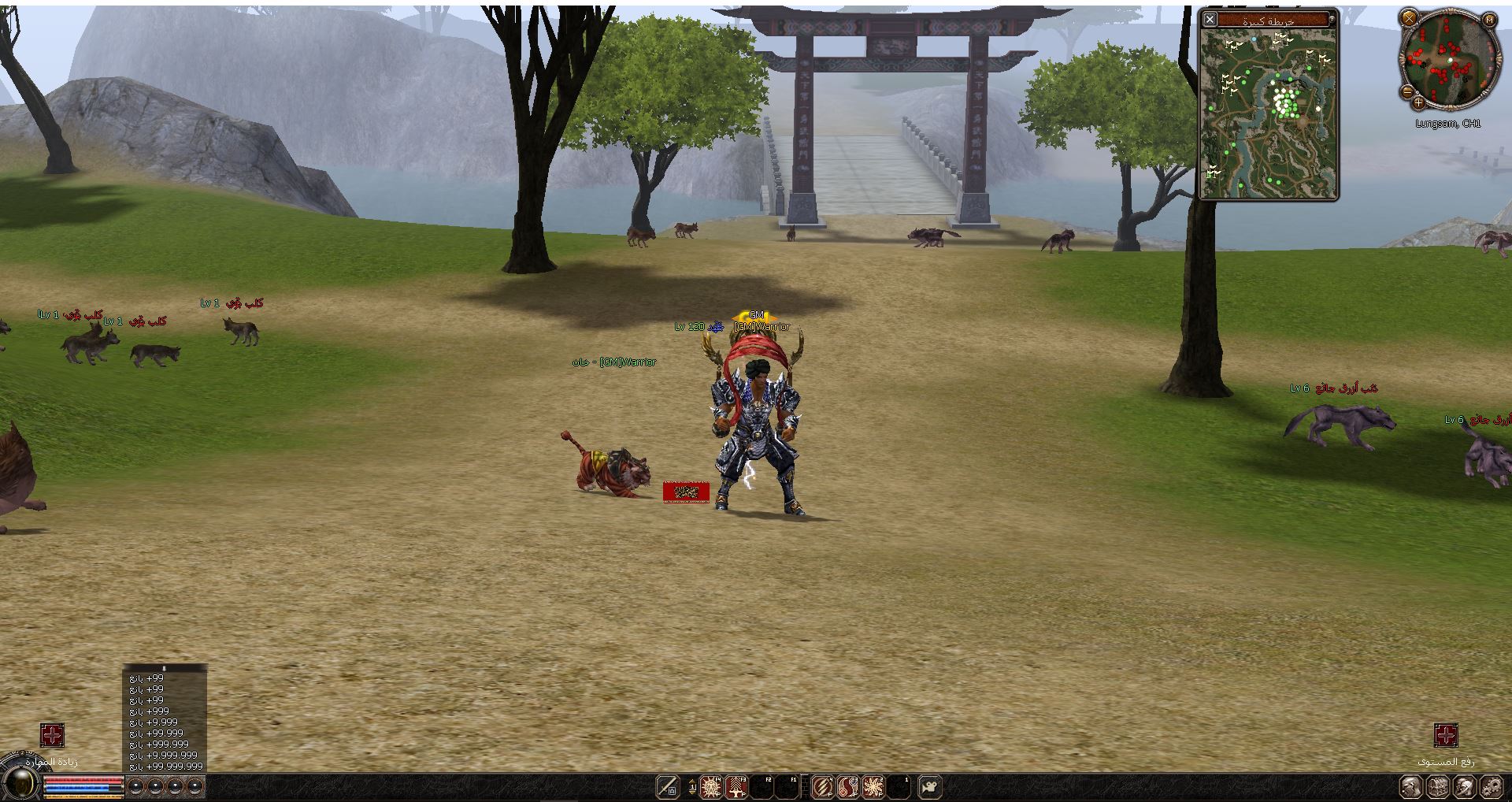Viewport: 1512px width, 802px height.
Task: Zoom out the minimap
Action: point(1407,91)
